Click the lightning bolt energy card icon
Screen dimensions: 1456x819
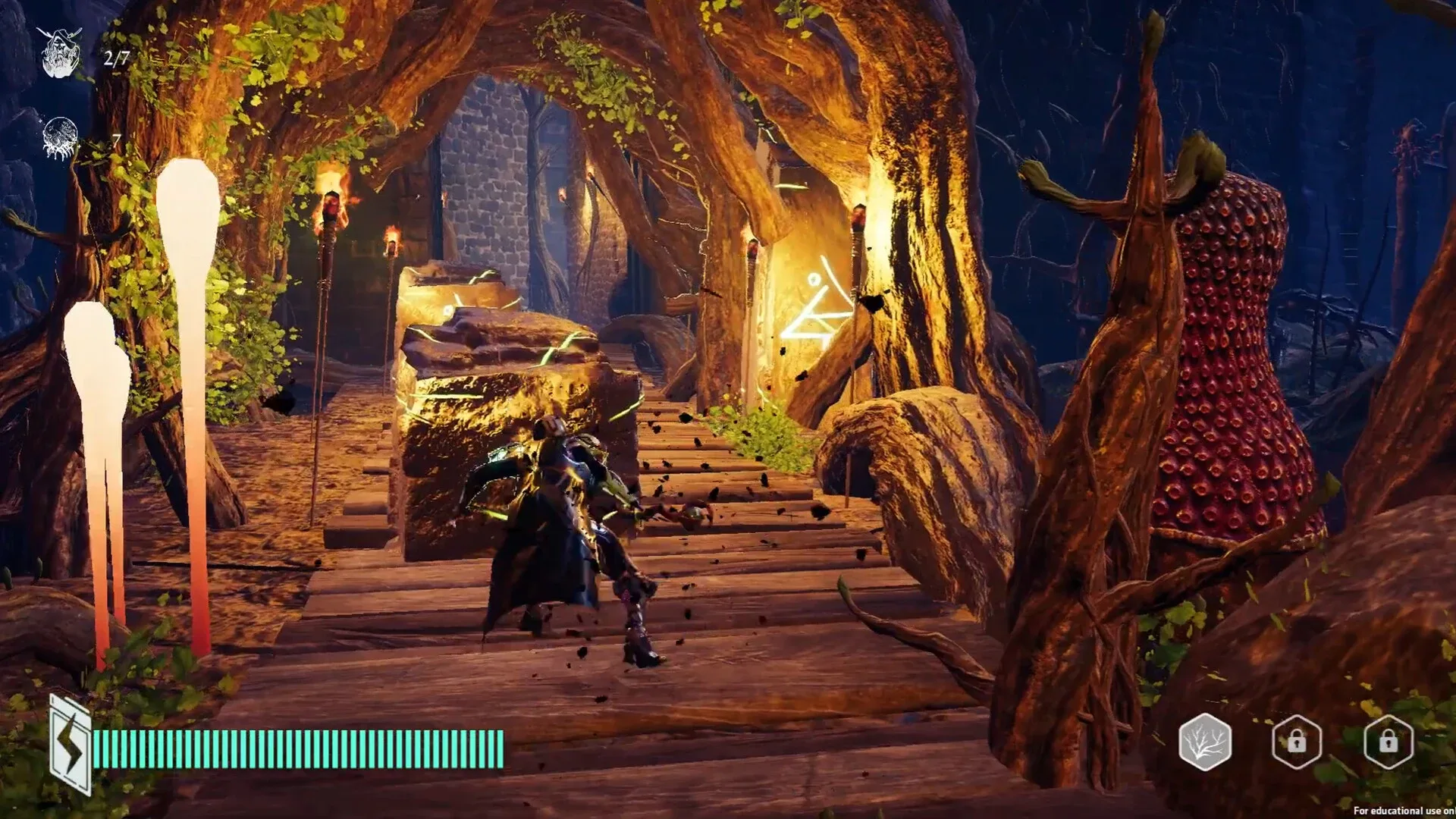(70, 745)
